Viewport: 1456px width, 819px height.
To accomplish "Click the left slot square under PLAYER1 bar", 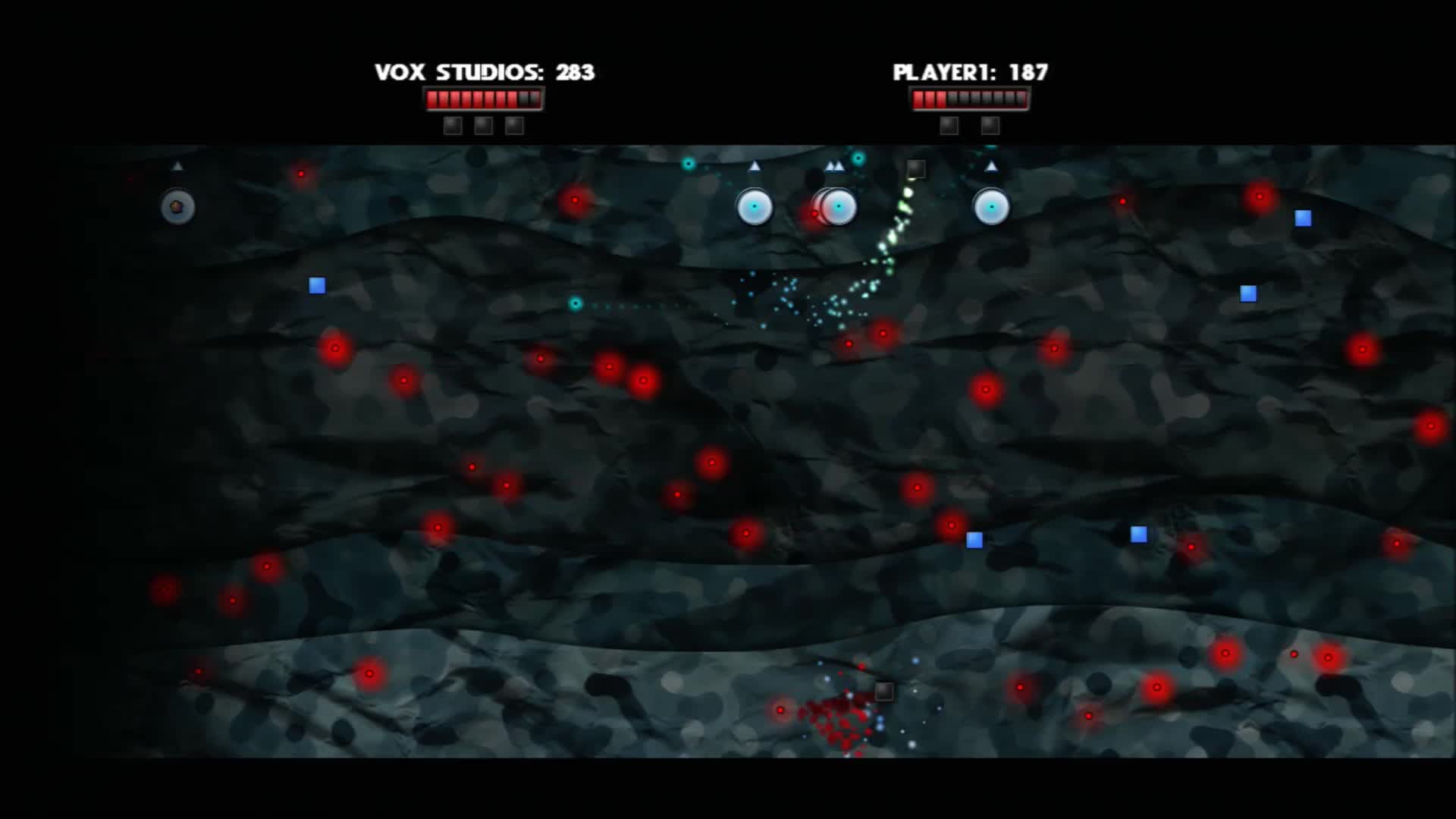I will (x=948, y=125).
